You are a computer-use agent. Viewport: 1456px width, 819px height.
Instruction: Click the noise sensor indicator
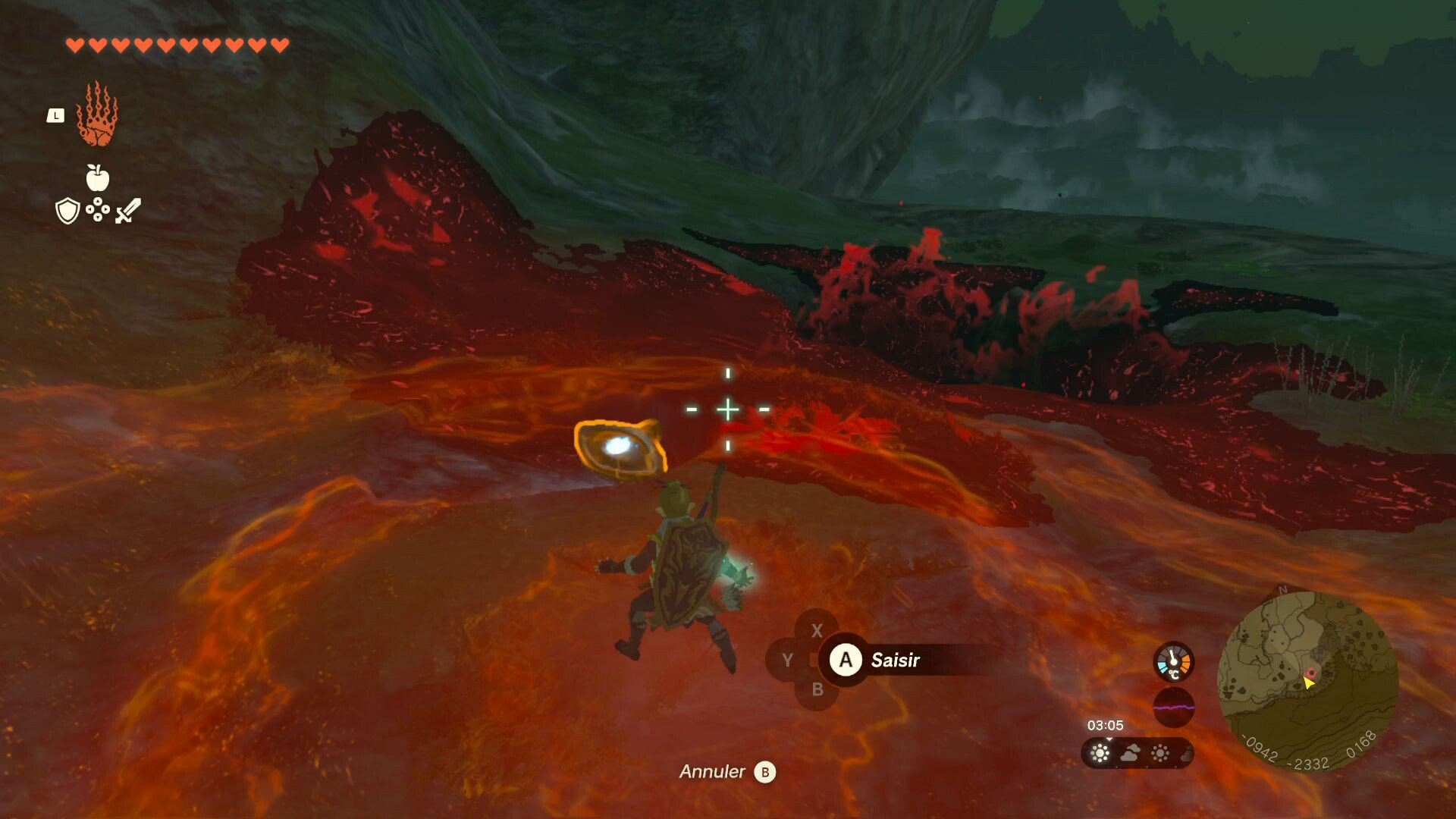tap(1173, 708)
